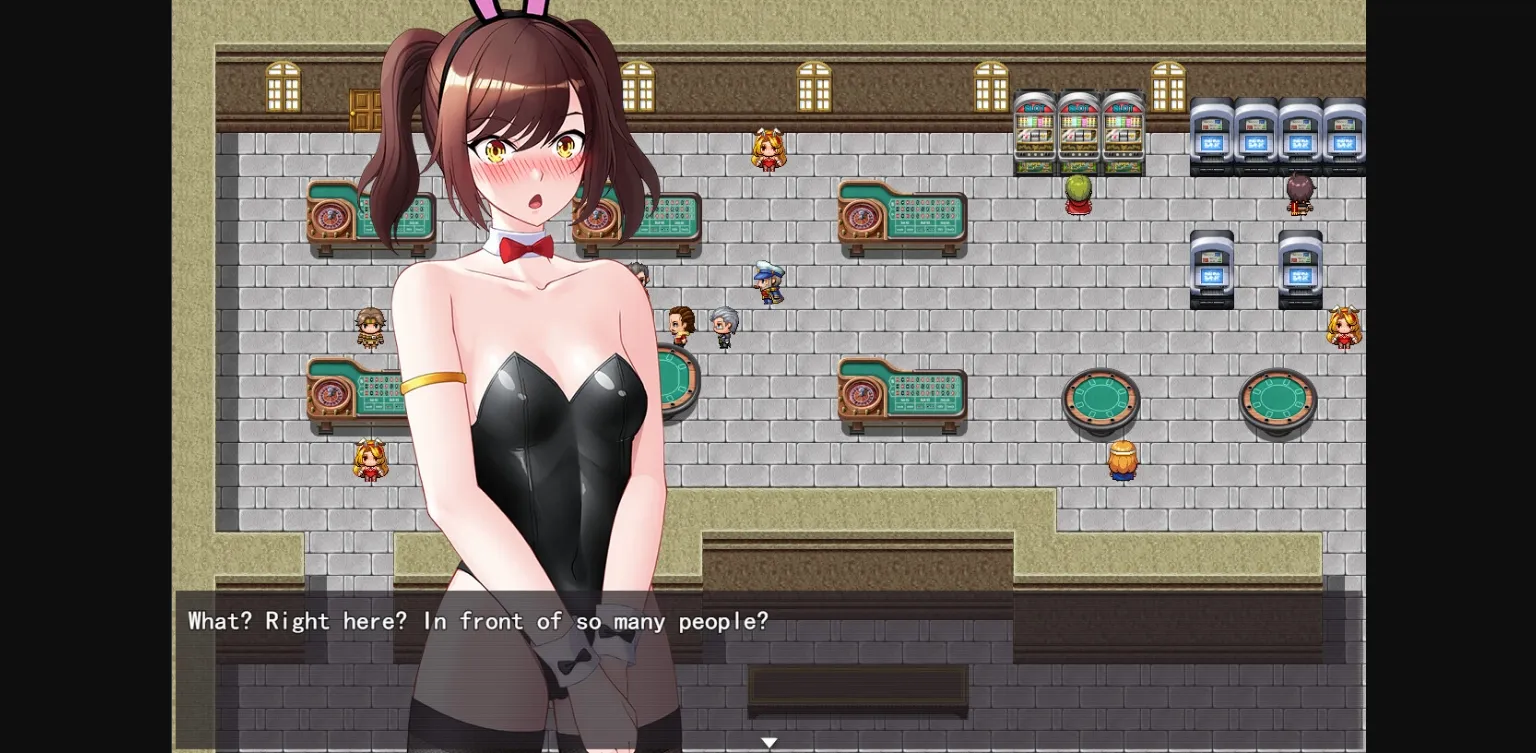
Task: Click the continue arrow below the dialogue box
Action: coord(769,741)
